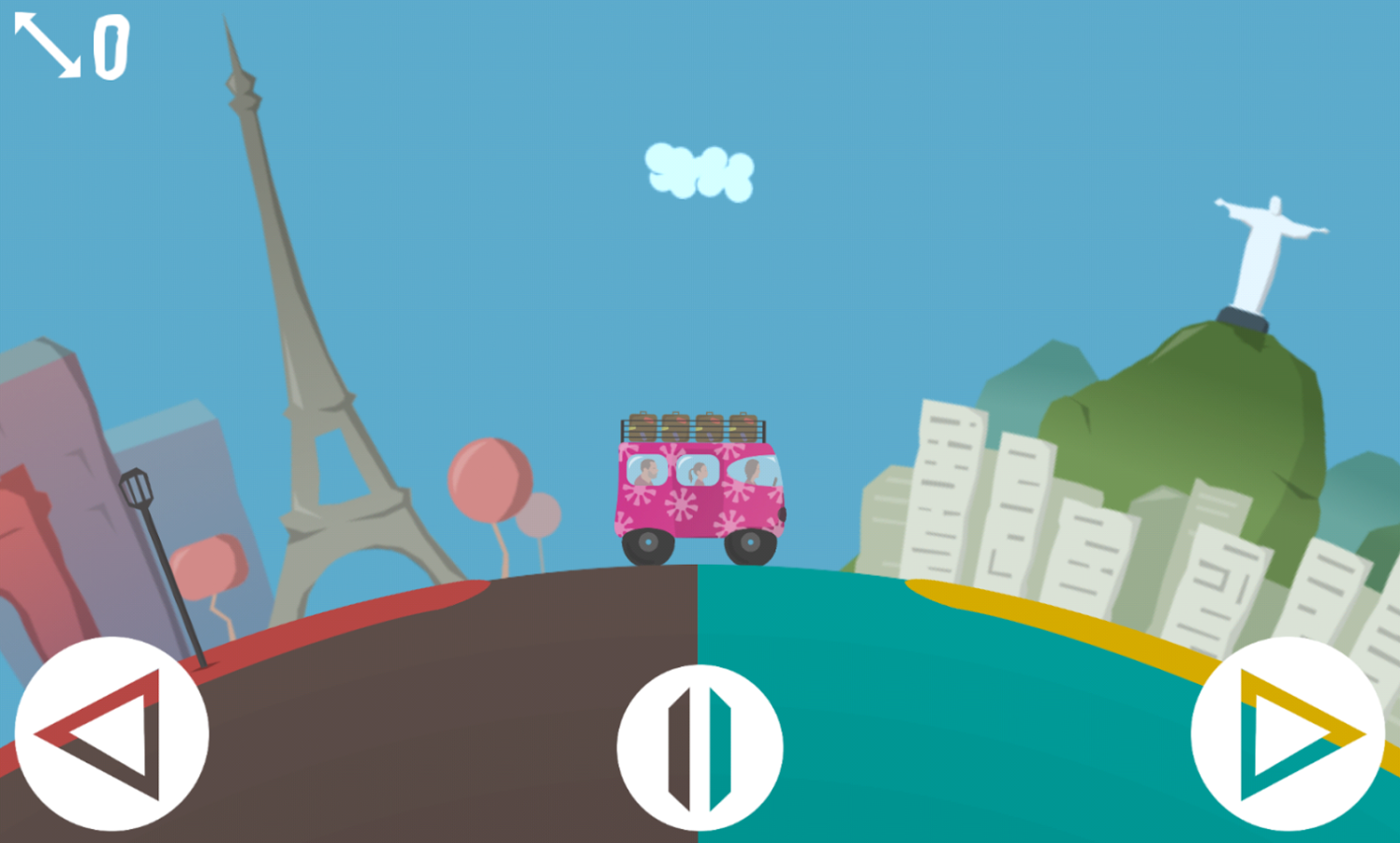
Task: Tap the right arrow to accelerate forward
Action: (1290, 733)
